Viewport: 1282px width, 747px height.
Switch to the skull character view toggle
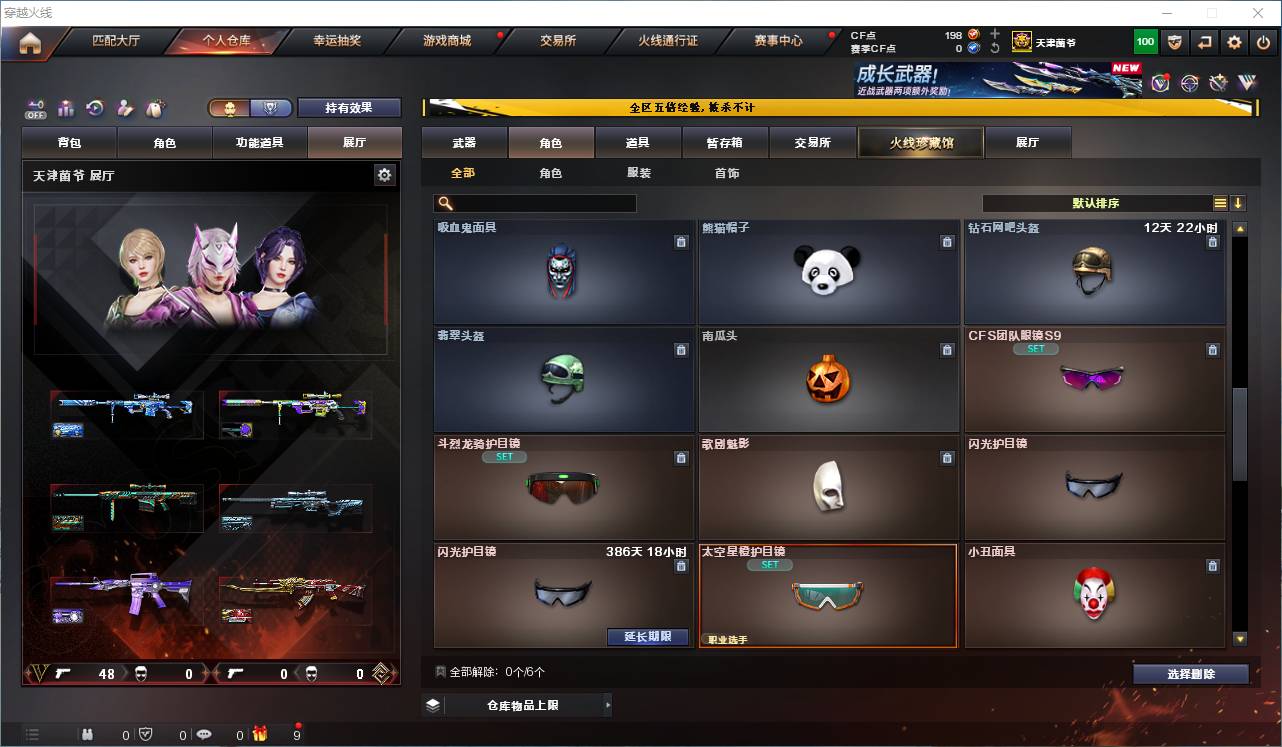tap(231, 108)
